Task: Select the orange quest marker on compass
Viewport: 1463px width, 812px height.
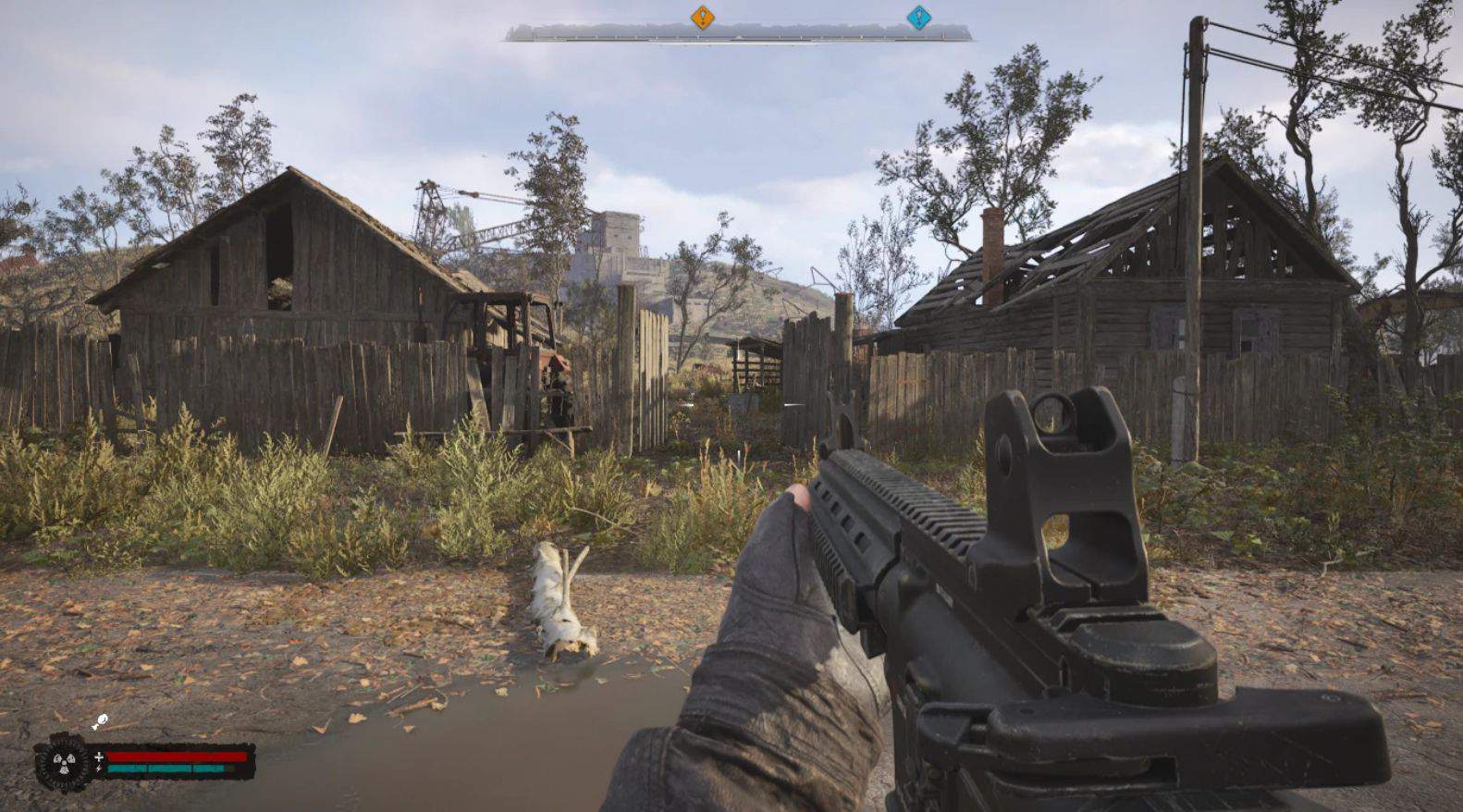Action: [703, 17]
